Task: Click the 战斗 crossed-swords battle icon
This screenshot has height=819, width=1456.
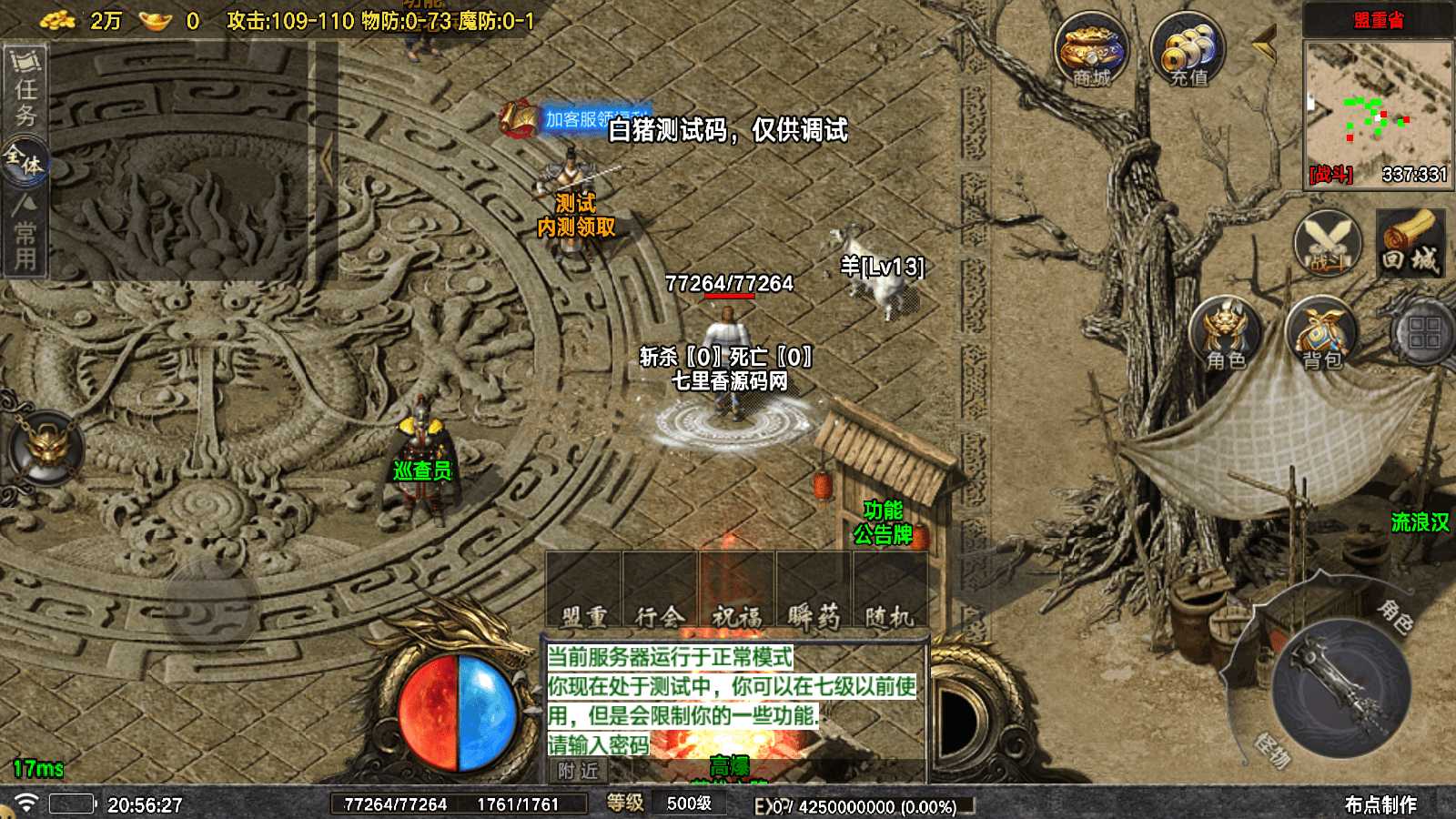Action: pyautogui.click(x=1328, y=244)
